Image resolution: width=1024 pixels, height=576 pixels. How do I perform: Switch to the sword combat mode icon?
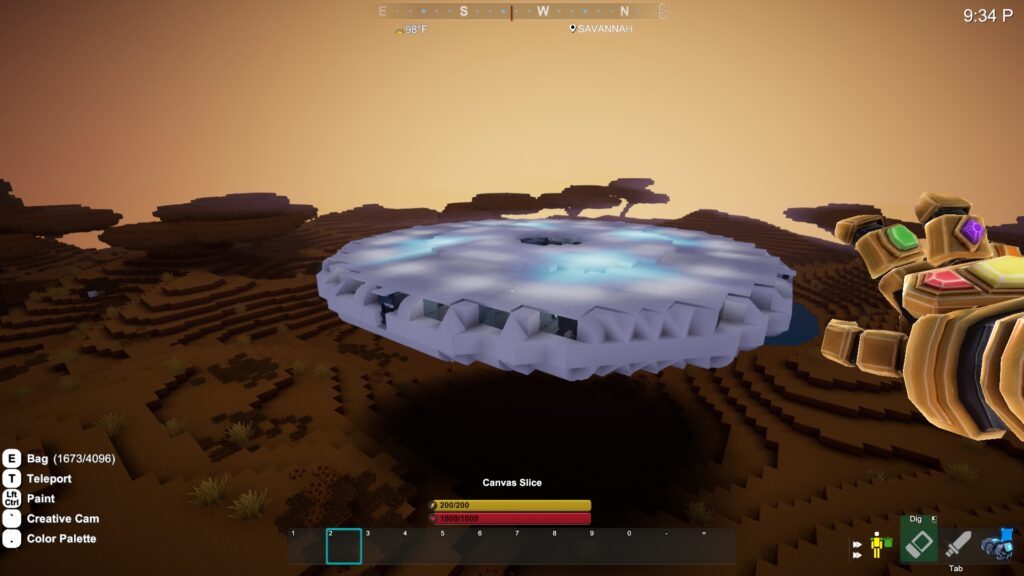tap(958, 545)
